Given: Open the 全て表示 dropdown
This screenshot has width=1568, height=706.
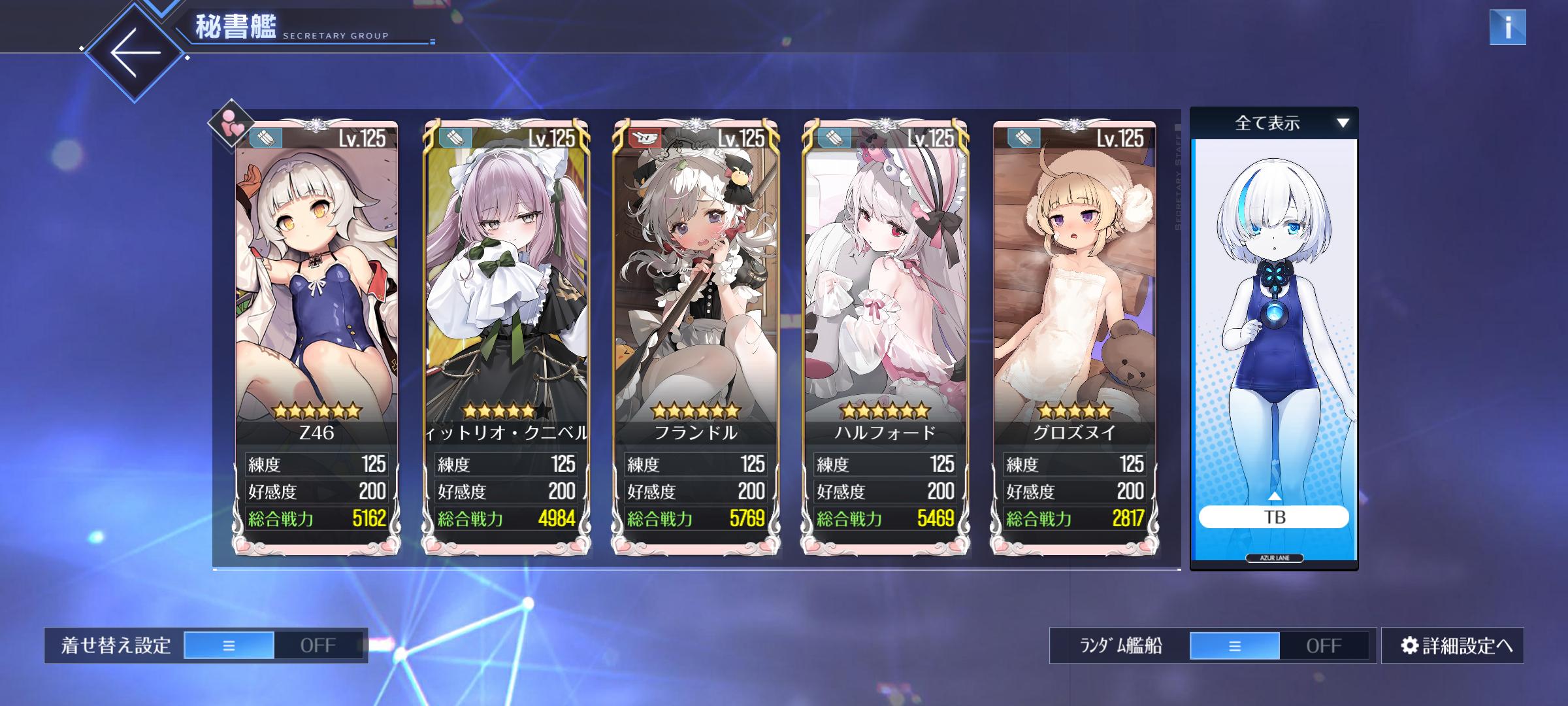Looking at the screenshot, I should click(1273, 123).
